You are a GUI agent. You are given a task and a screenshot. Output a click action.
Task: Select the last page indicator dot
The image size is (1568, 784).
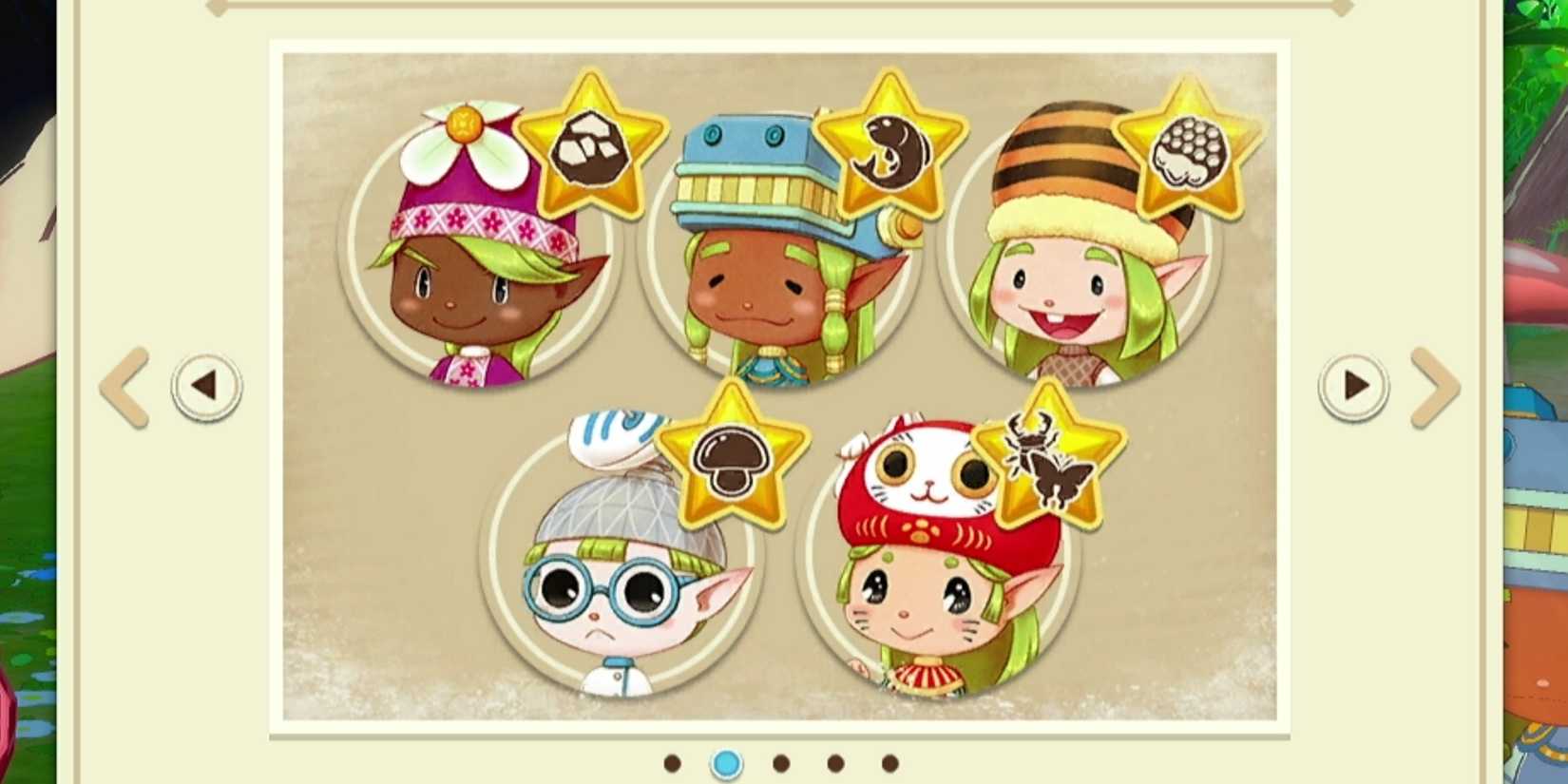point(889,761)
